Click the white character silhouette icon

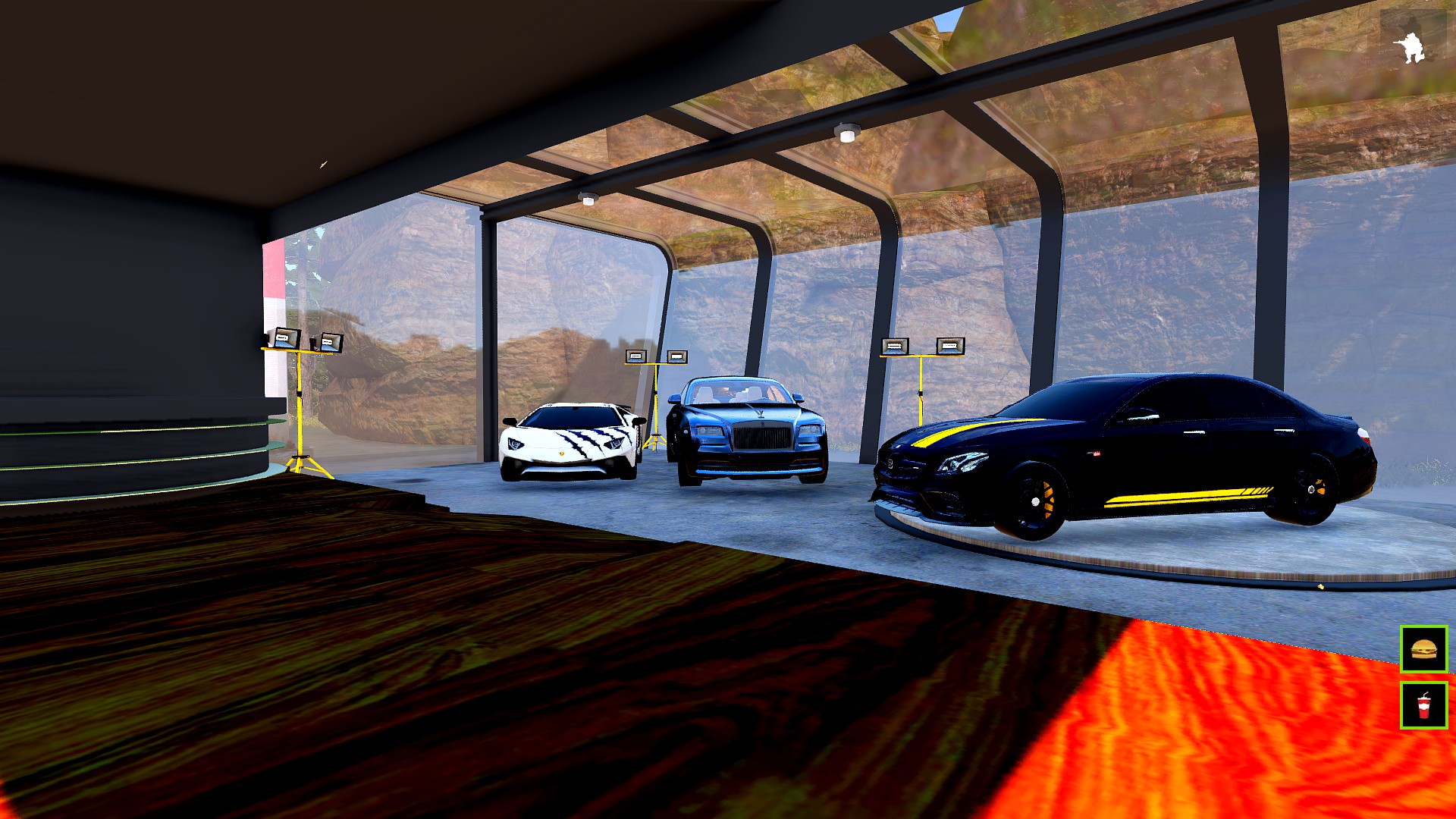pyautogui.click(x=1410, y=48)
